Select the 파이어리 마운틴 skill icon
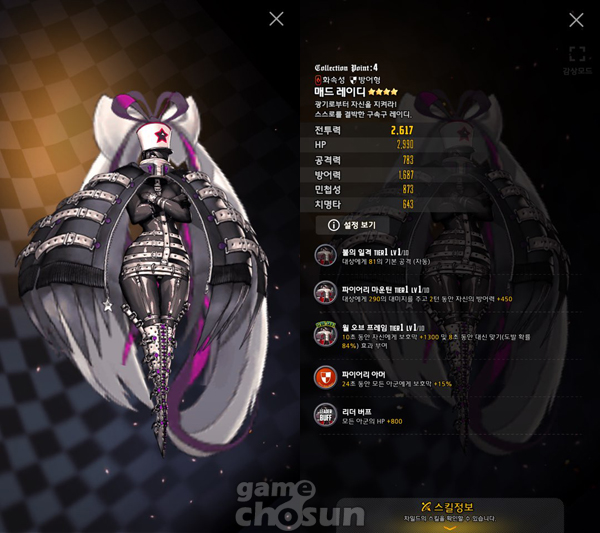This screenshot has width=600, height=533. [325, 292]
